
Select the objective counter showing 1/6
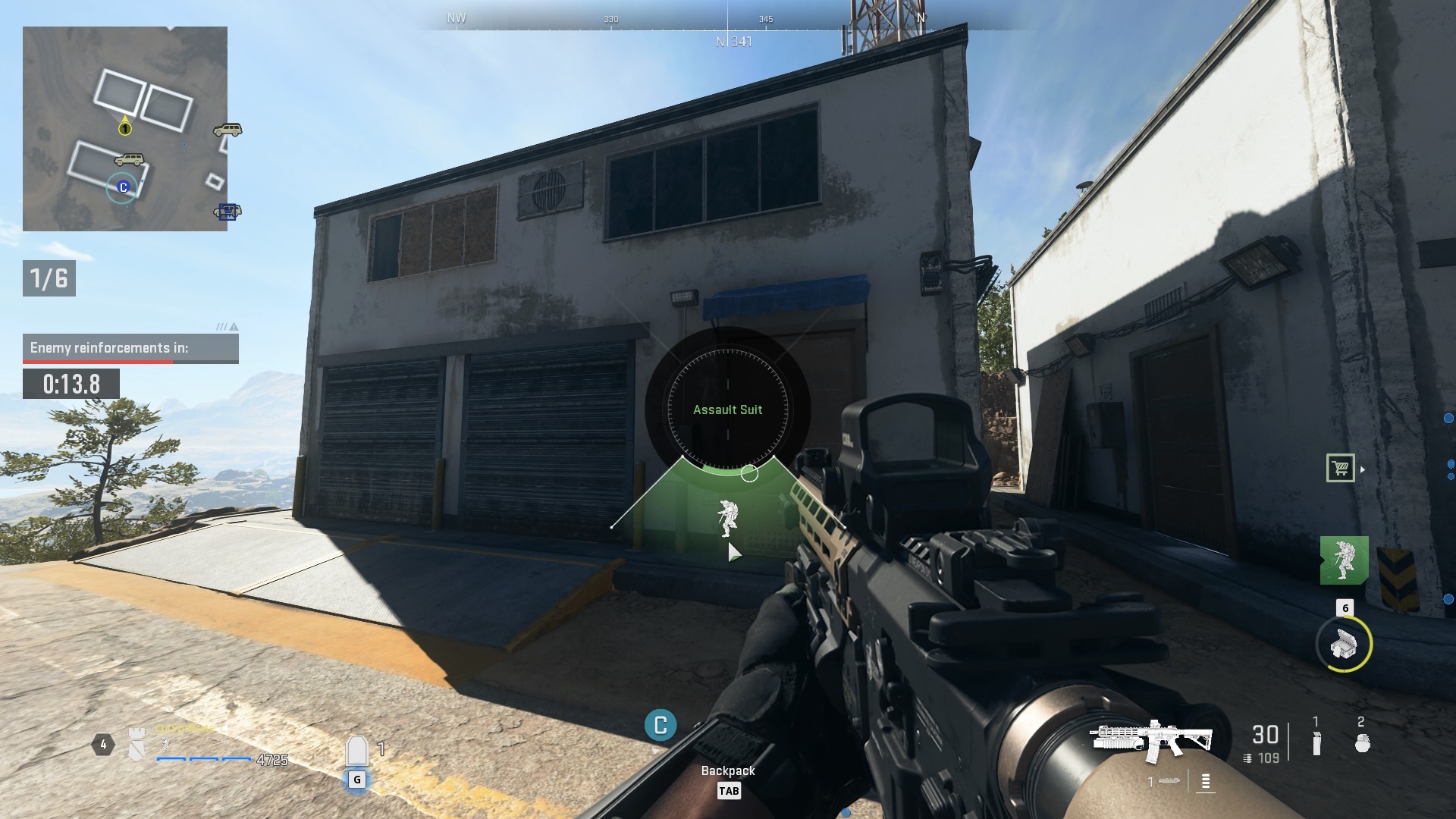[49, 278]
